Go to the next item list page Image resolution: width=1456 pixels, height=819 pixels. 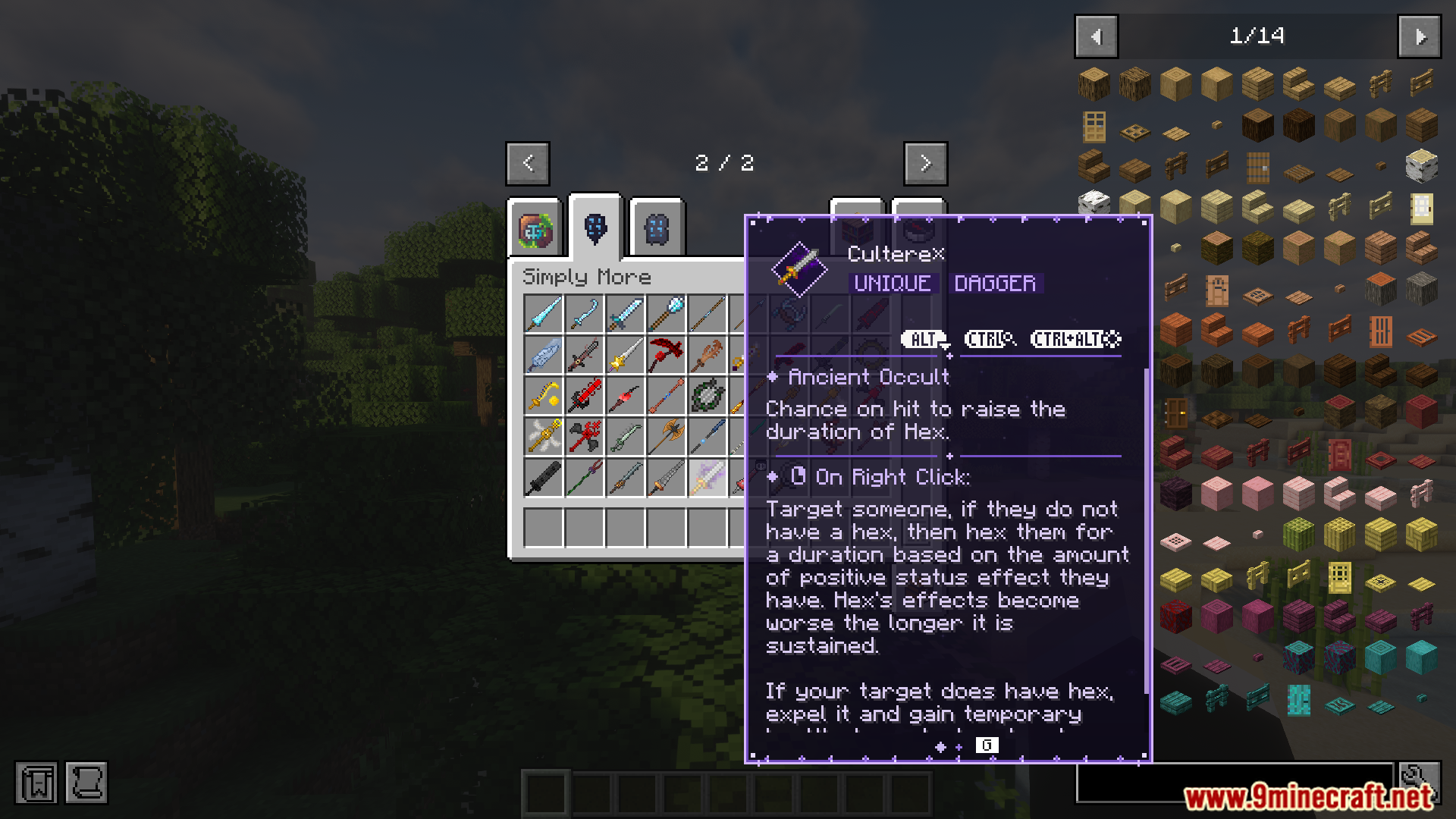[x=1420, y=36]
